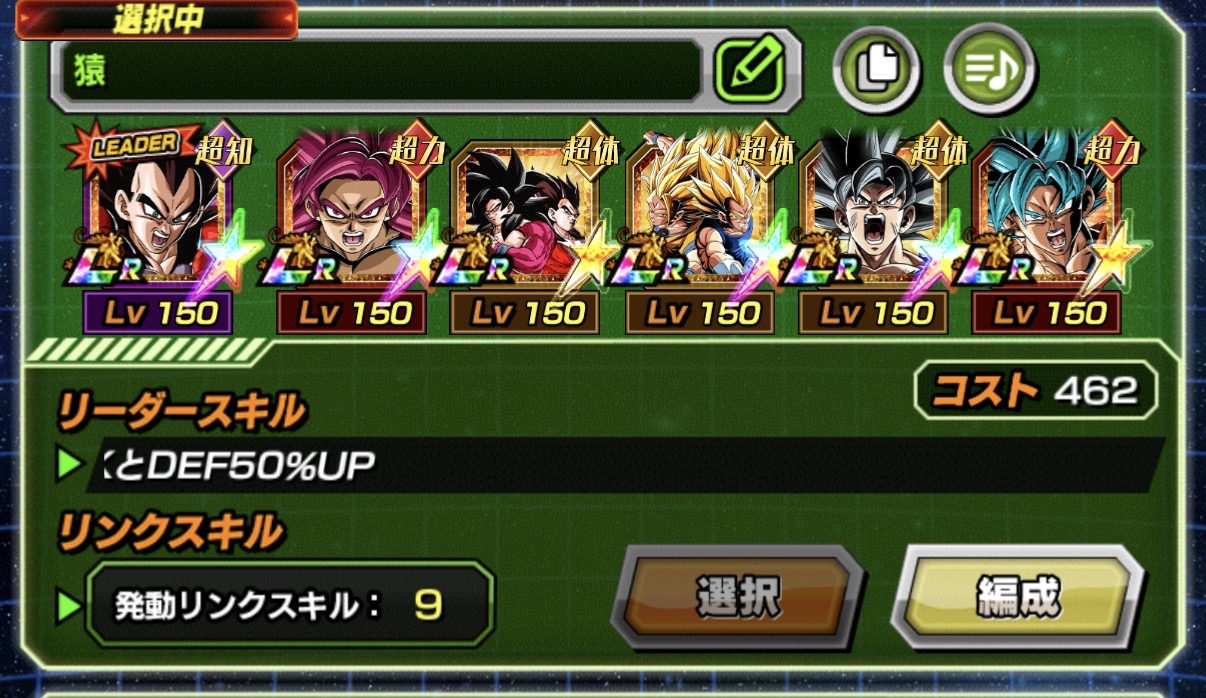Click the 選択 select button
Viewport: 1206px width, 698px height.
[x=737, y=597]
